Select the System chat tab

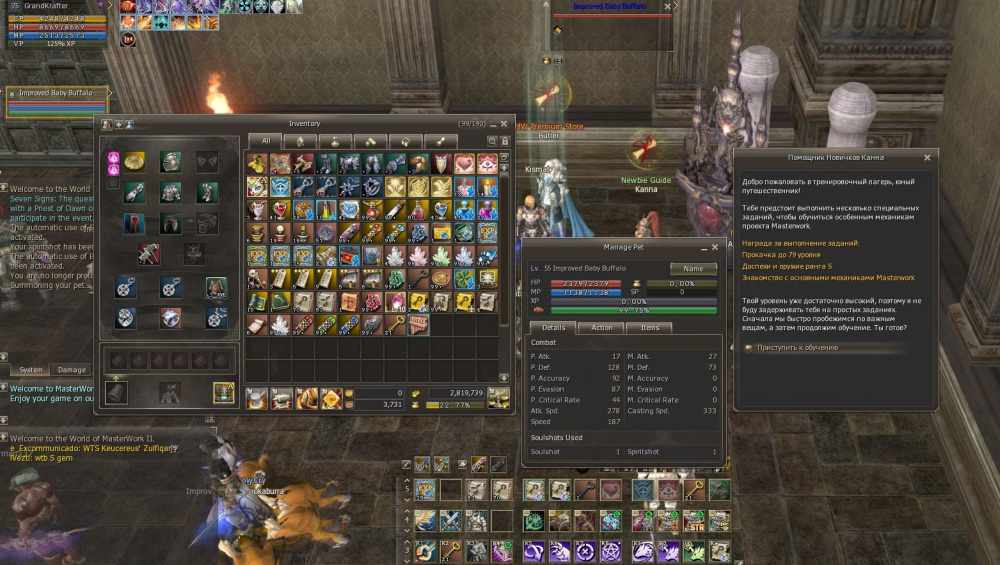(31, 370)
